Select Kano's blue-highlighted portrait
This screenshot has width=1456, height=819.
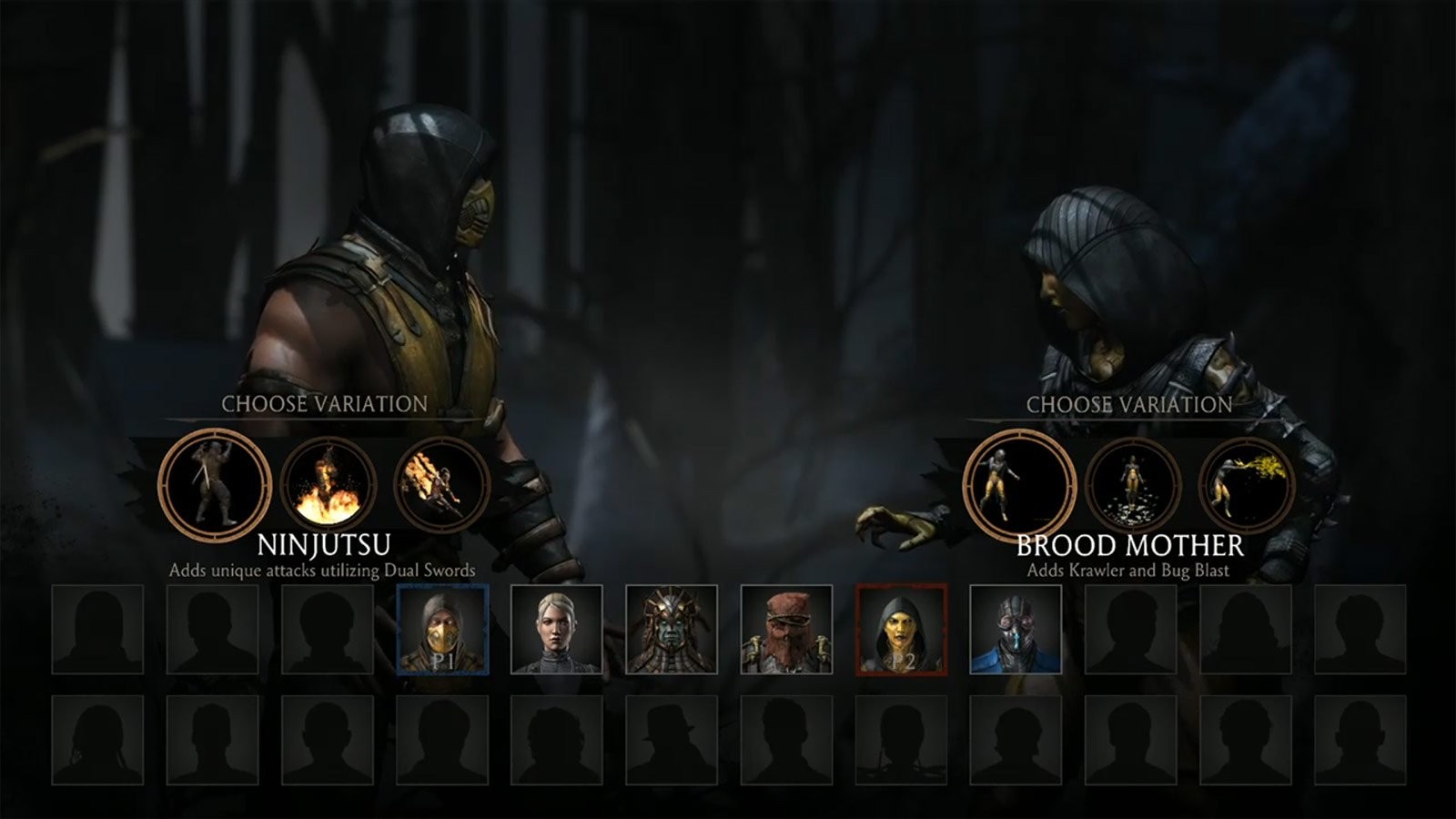point(1014,629)
